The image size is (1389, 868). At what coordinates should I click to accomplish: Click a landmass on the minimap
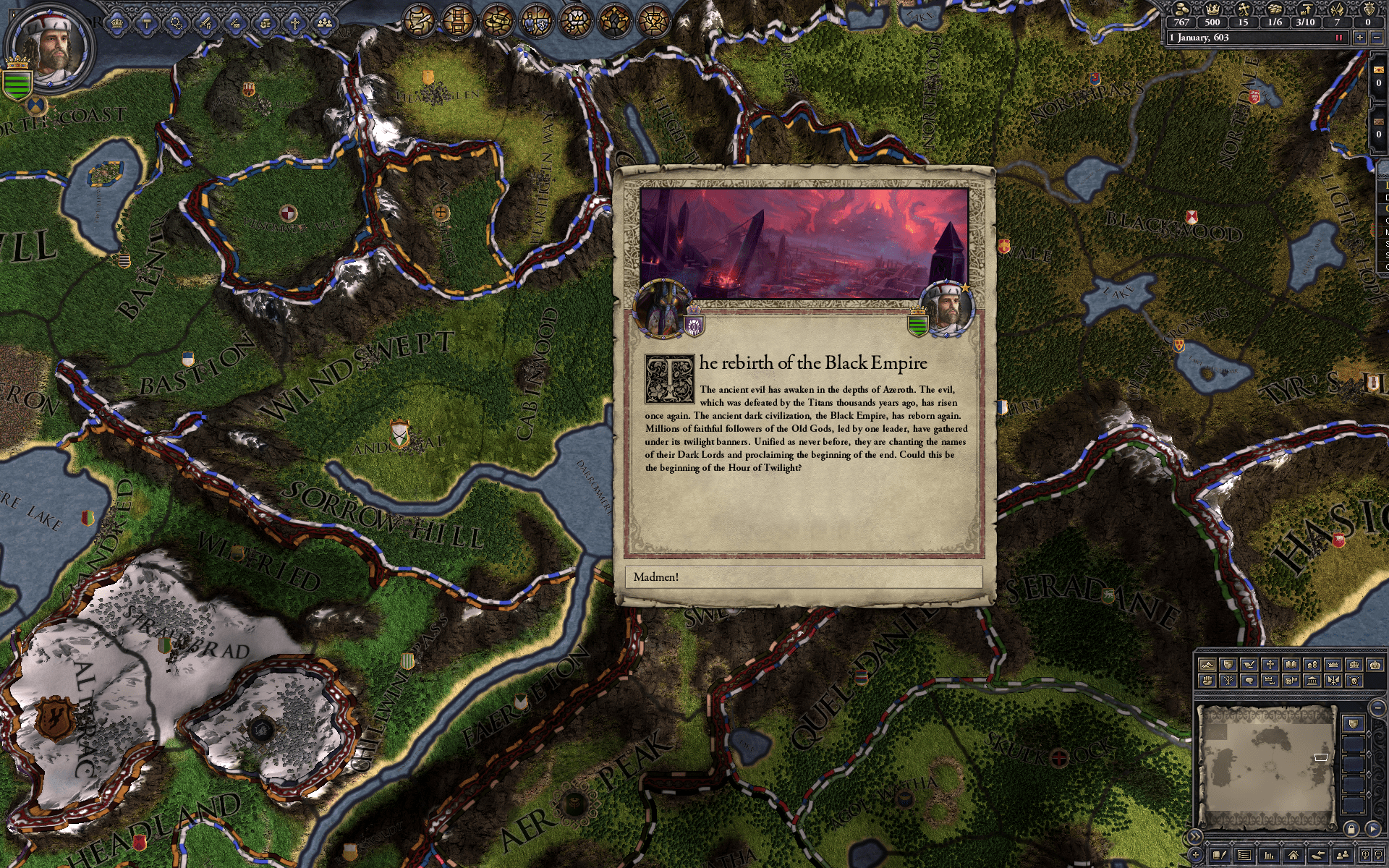[x=1273, y=738]
